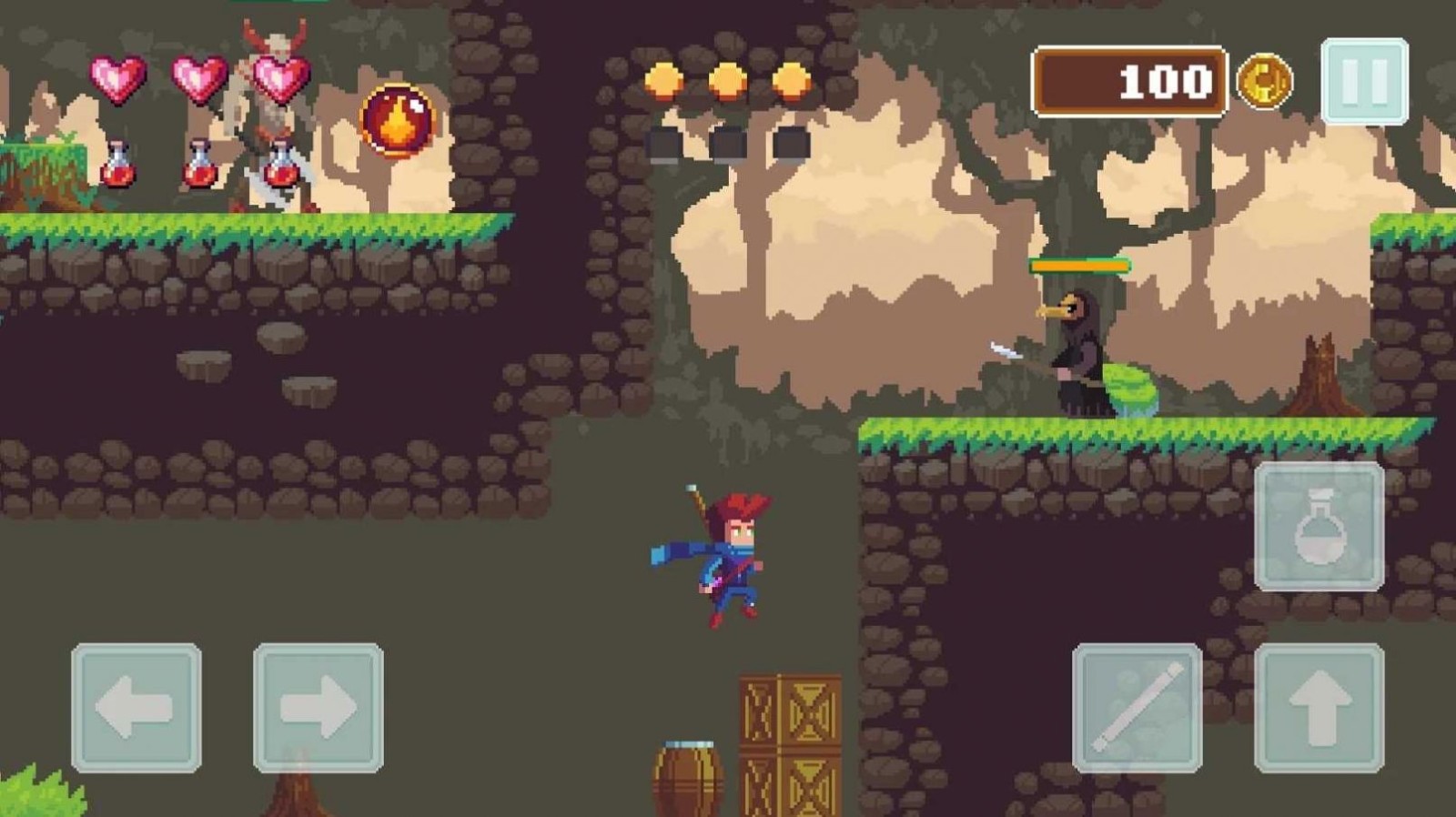Screen dimensions: 1456x817
Task: Tap the rightmost dark chest below the coins
Action: 791,141
